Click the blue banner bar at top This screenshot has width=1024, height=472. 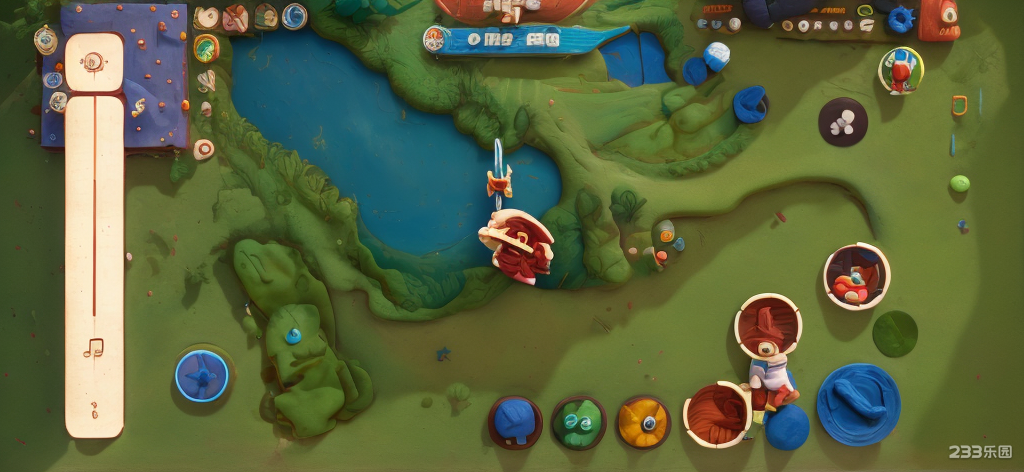[525, 40]
